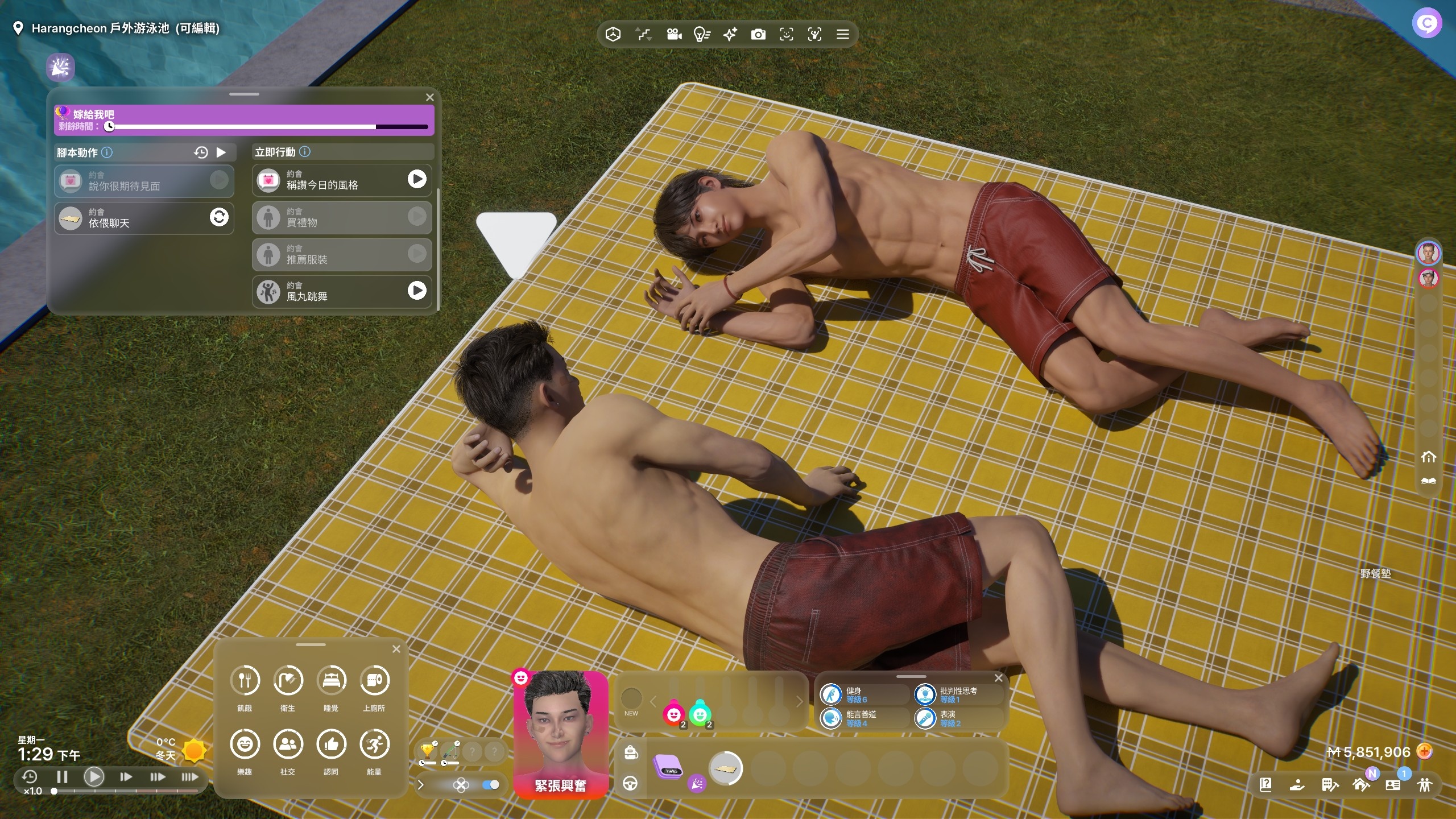Close the needs panel
Viewport: 1456px width, 819px height.
coord(396,649)
